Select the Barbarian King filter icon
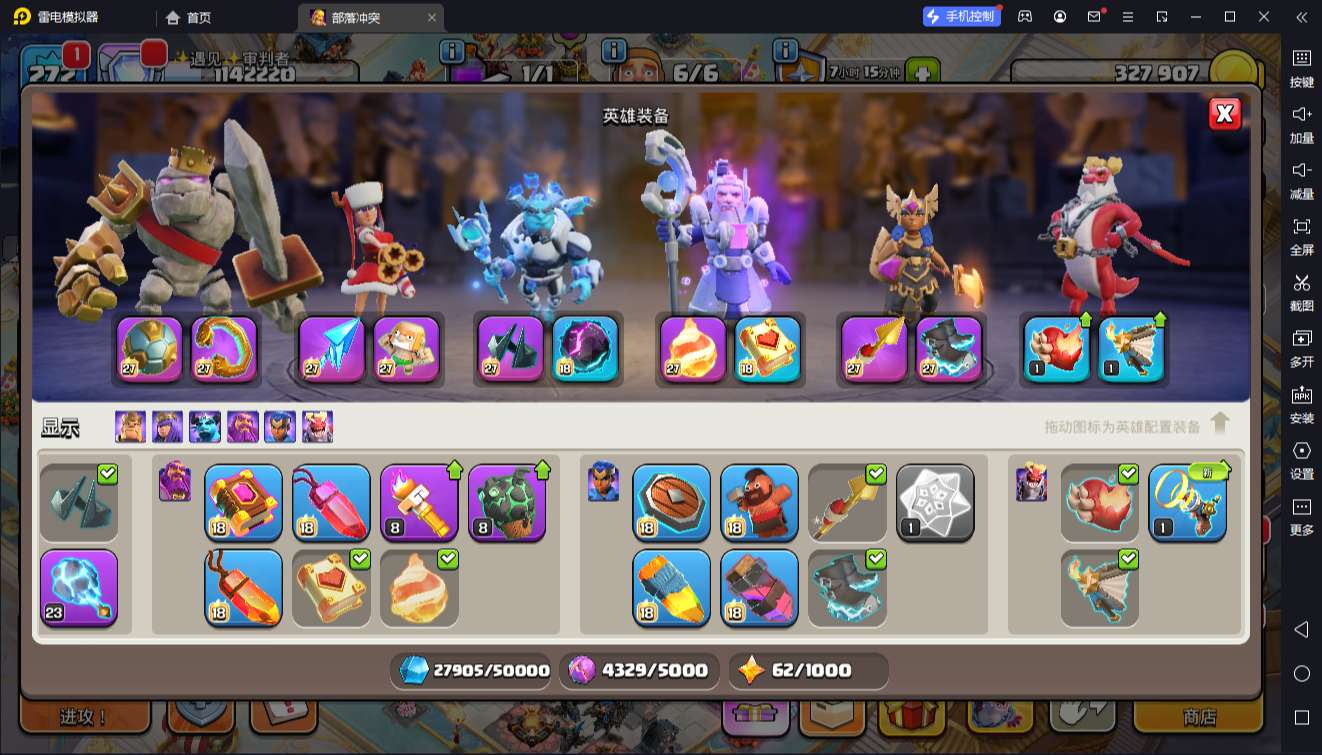 tap(130, 427)
